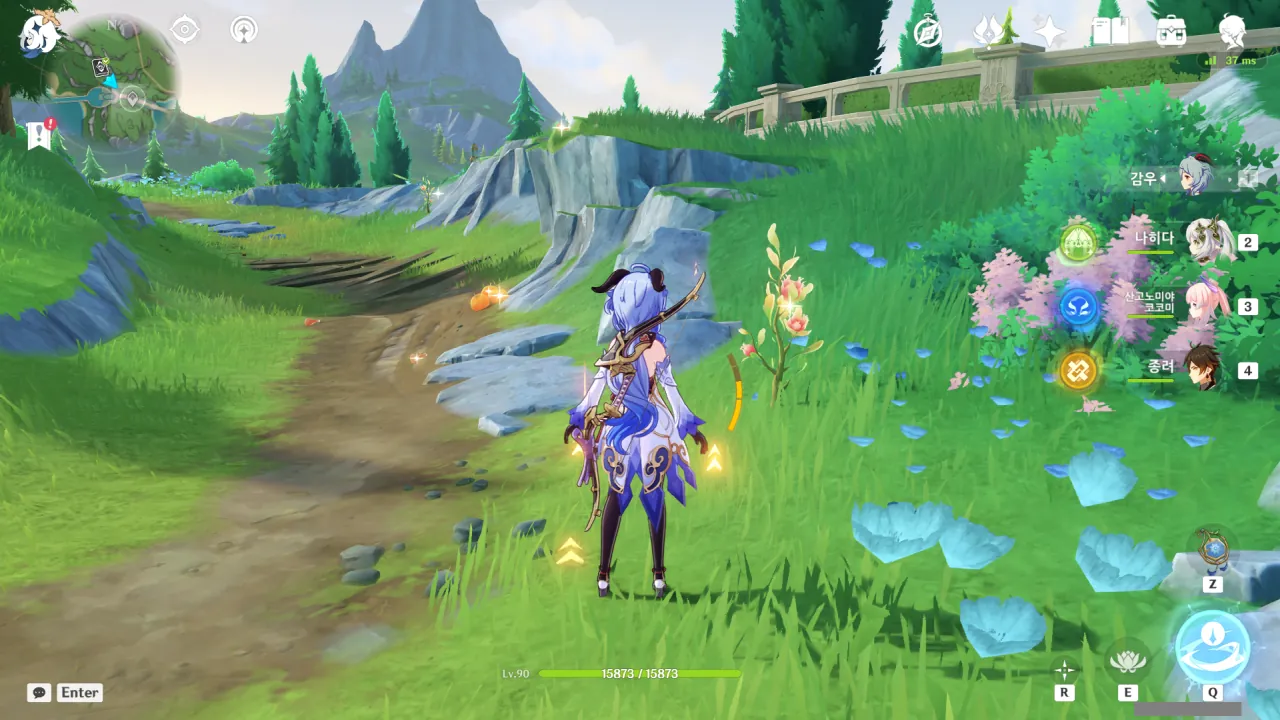Switch to party member 종려
This screenshot has height=720, width=1280.
(1202, 370)
